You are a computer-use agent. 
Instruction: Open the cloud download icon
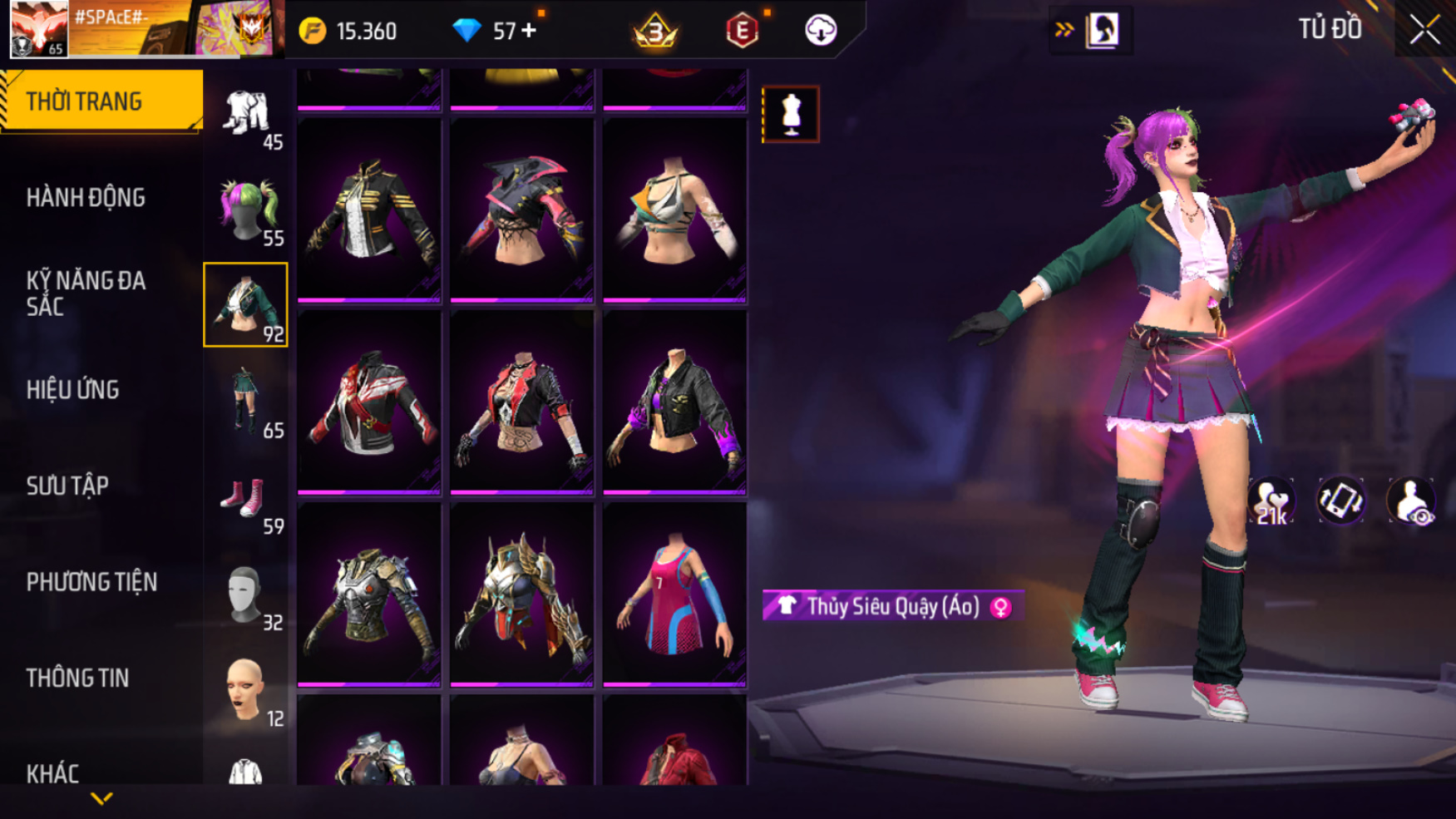point(821,31)
